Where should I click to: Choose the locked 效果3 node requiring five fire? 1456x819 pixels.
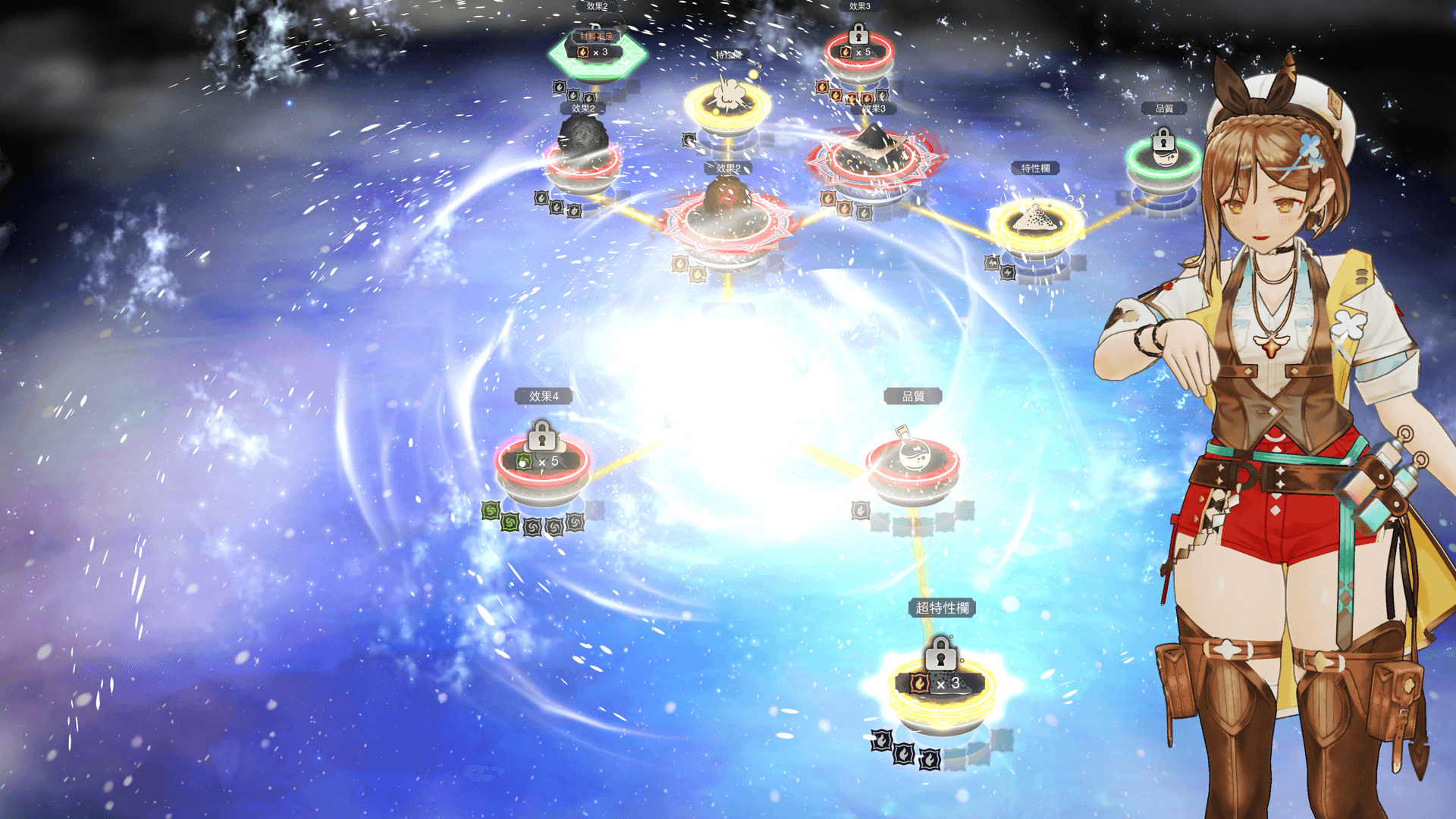pos(859,53)
